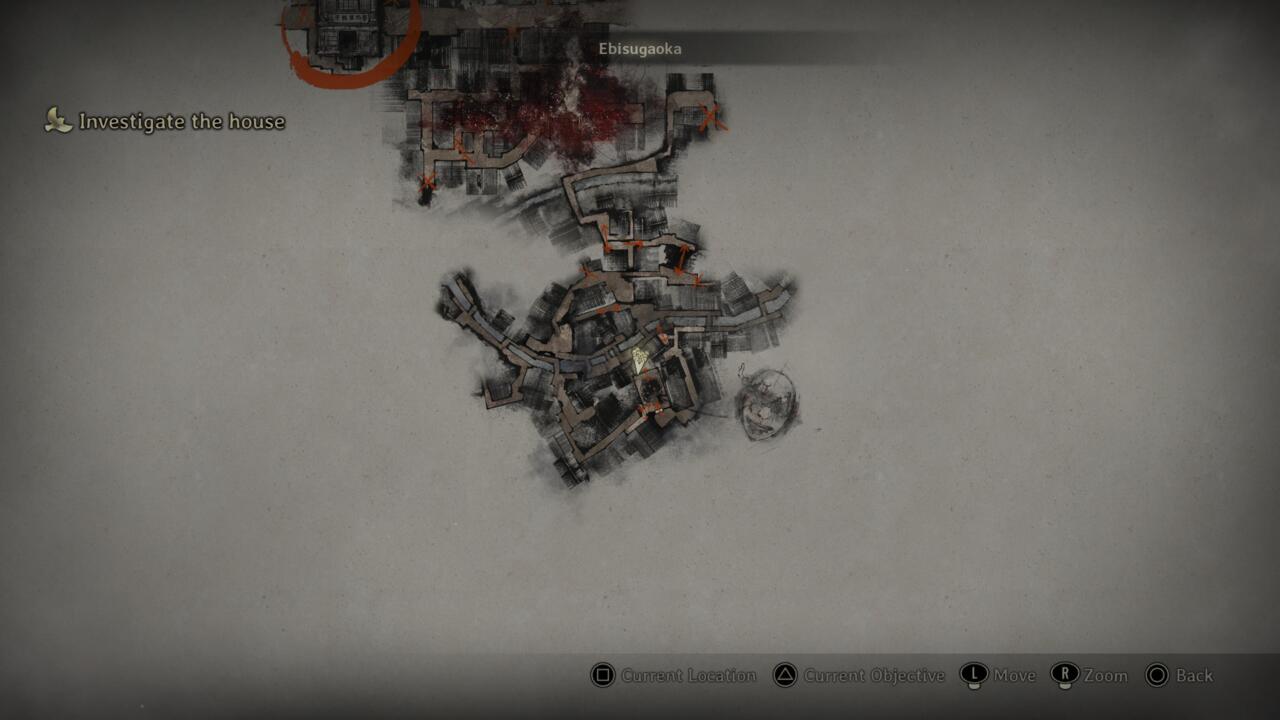Click the yellow player location marker

pos(640,359)
